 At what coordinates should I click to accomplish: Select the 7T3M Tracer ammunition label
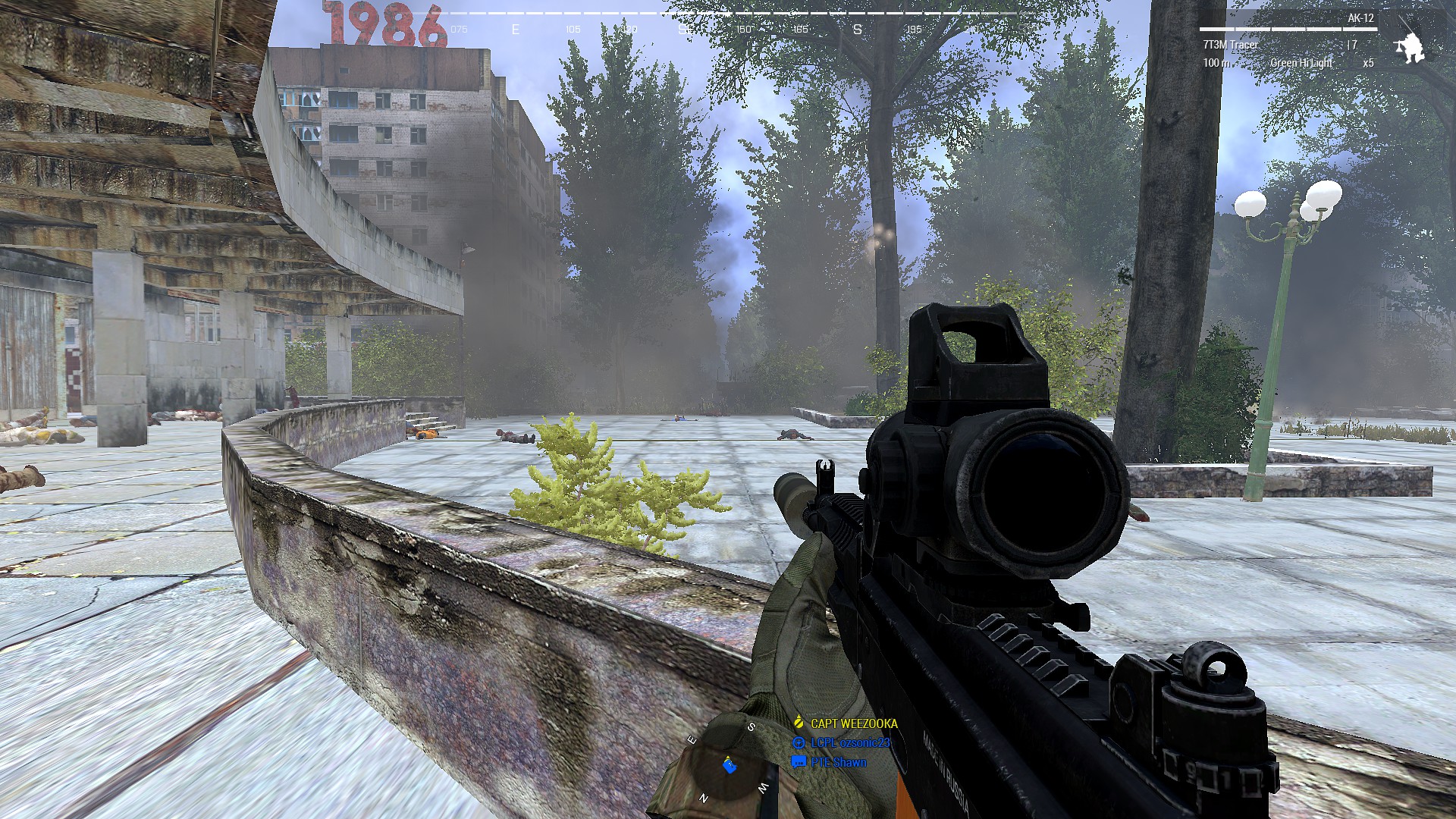(x=1231, y=45)
